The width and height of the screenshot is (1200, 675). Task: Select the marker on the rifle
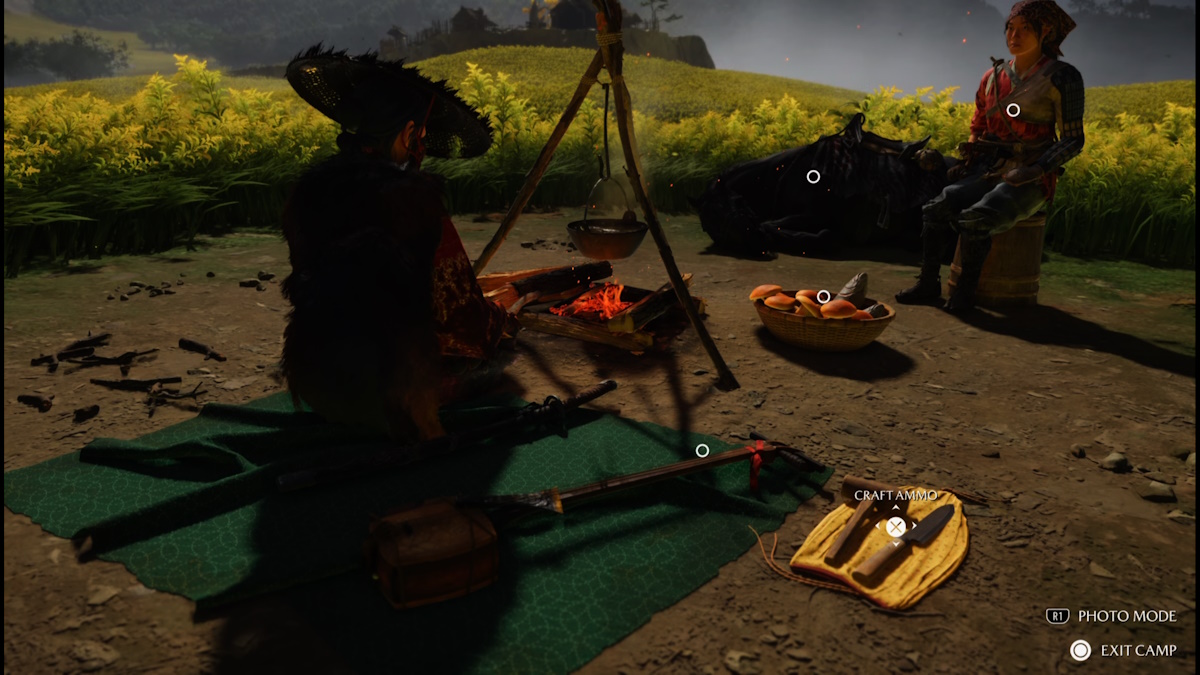[x=702, y=451]
